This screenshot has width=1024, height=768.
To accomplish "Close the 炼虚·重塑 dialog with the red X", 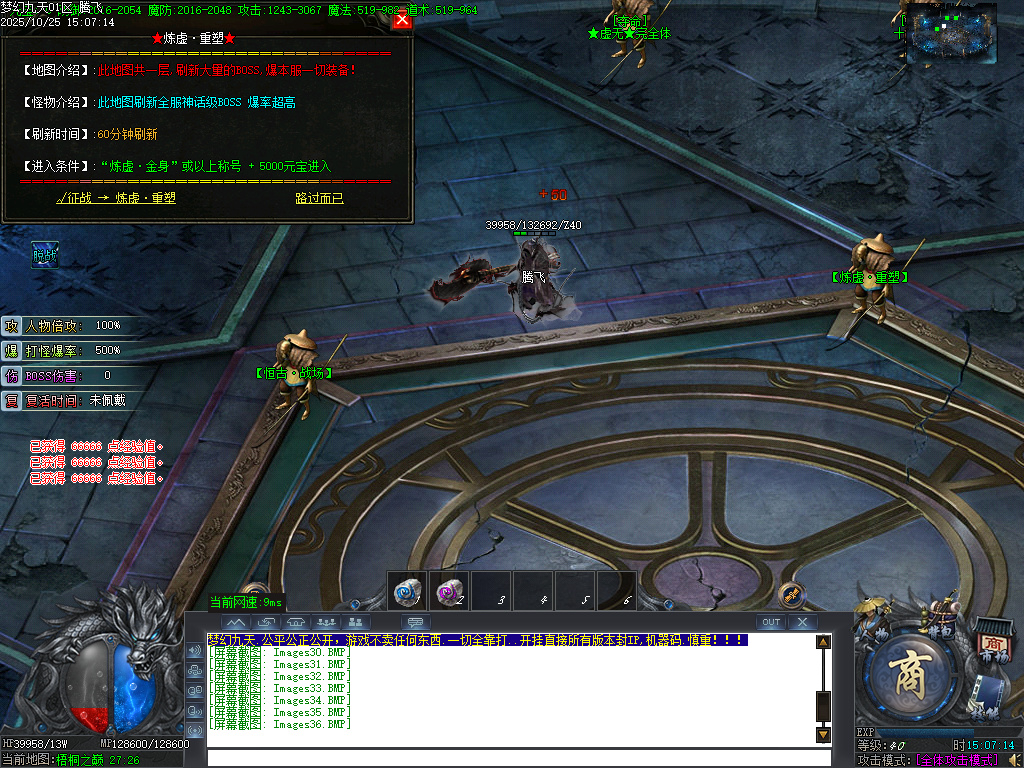I will tap(402, 20).
